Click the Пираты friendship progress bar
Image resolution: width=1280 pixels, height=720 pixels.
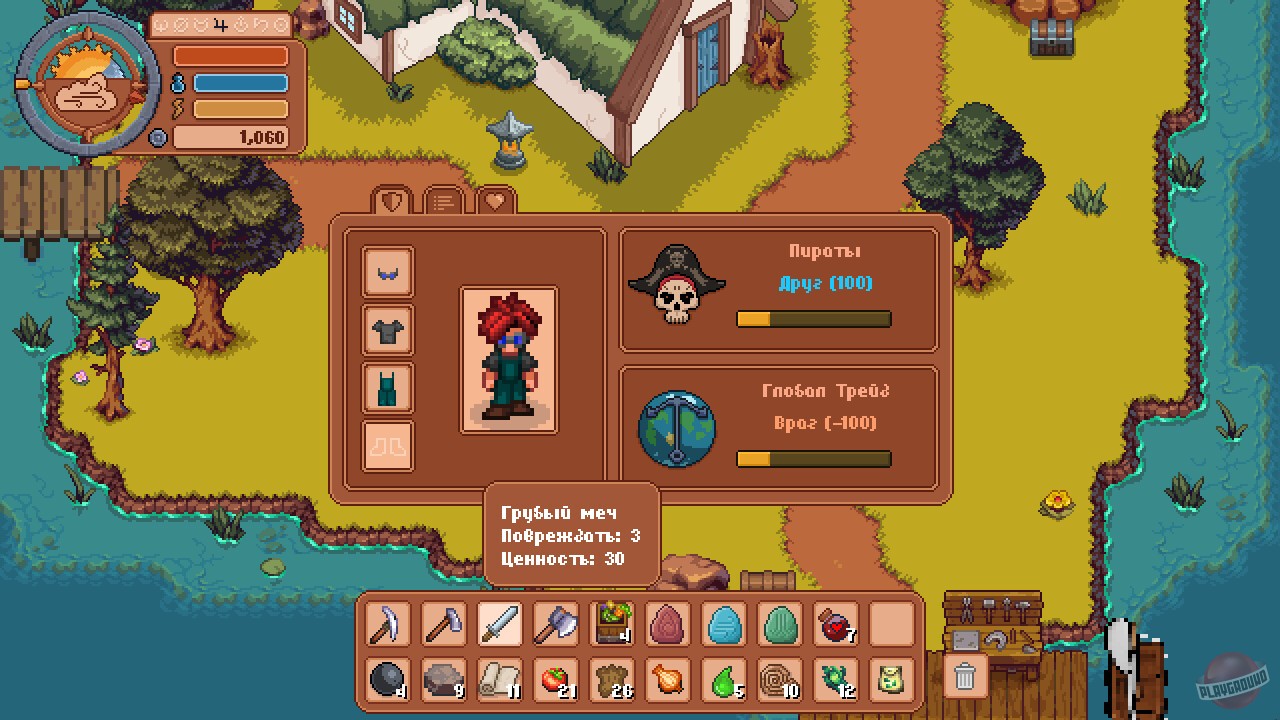[x=813, y=318]
